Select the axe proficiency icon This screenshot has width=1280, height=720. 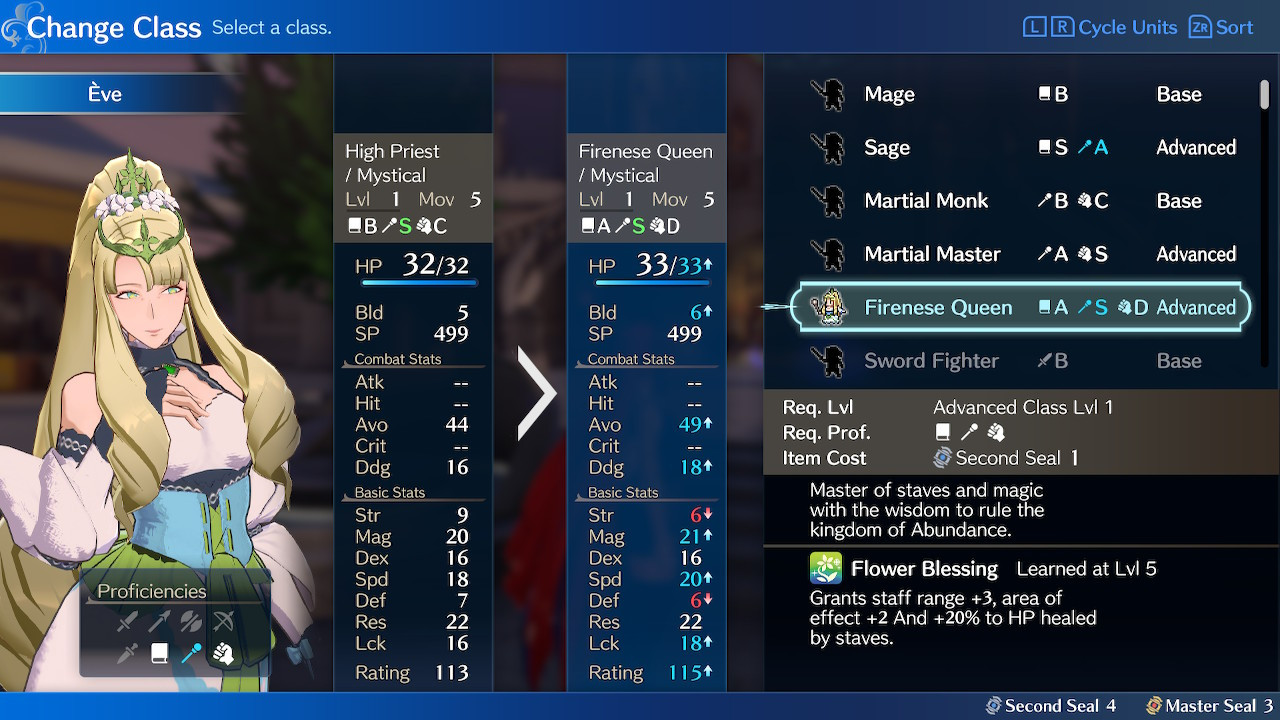(192, 621)
